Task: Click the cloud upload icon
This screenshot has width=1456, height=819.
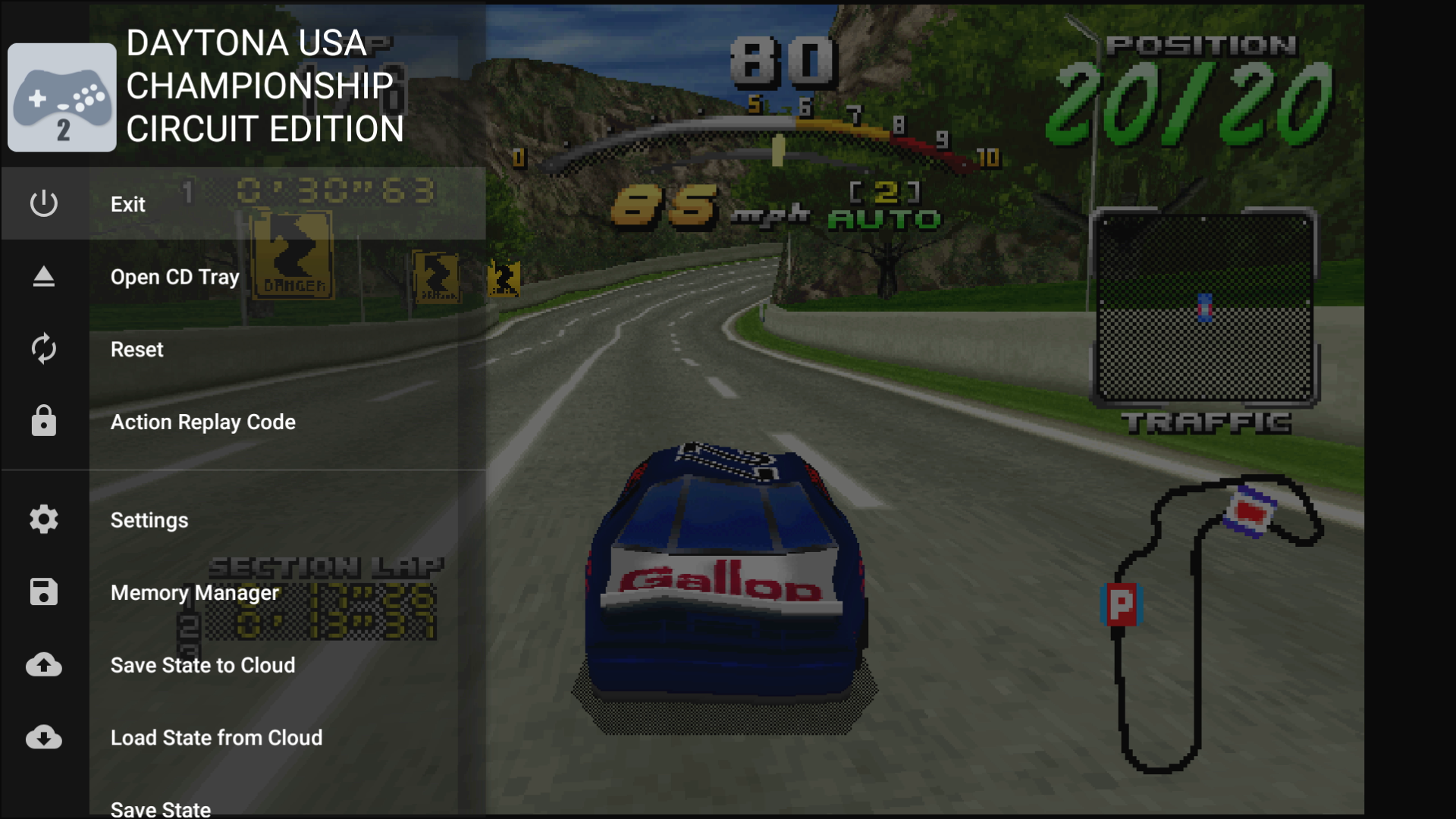Action: pos(44,665)
